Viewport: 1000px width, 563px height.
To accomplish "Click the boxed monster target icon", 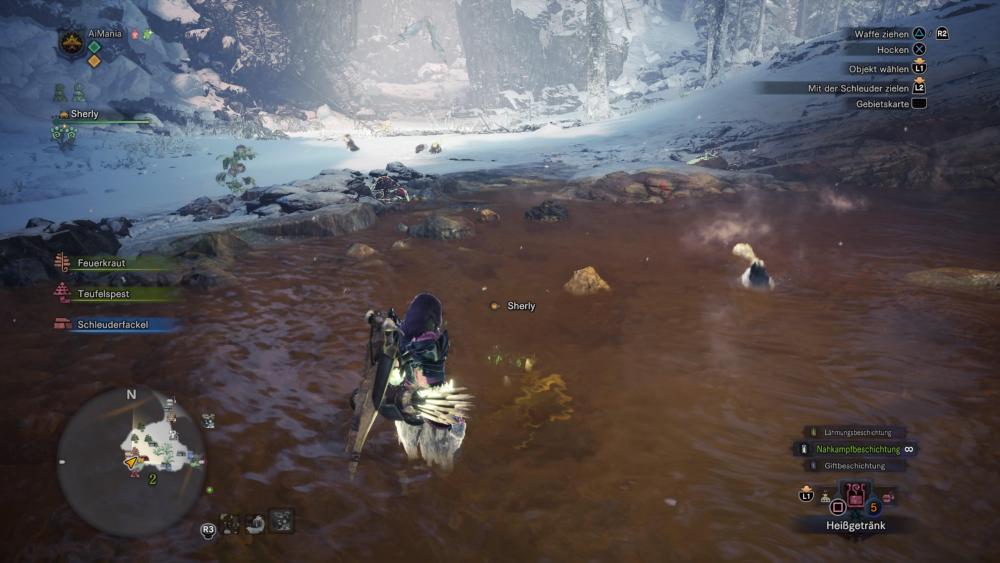I will 281,520.
